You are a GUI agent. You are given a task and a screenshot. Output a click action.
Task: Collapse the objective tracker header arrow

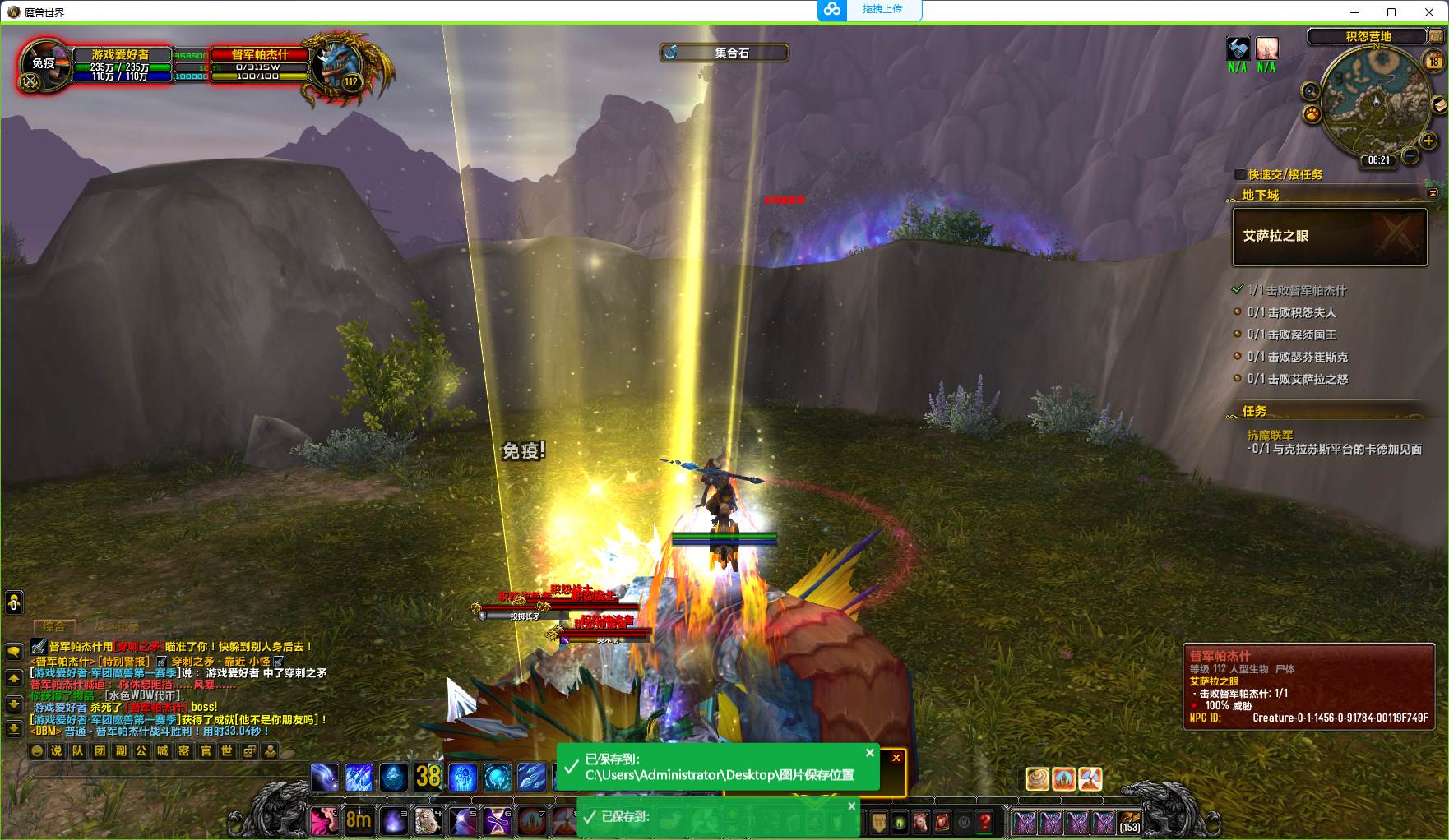[x=1433, y=193]
